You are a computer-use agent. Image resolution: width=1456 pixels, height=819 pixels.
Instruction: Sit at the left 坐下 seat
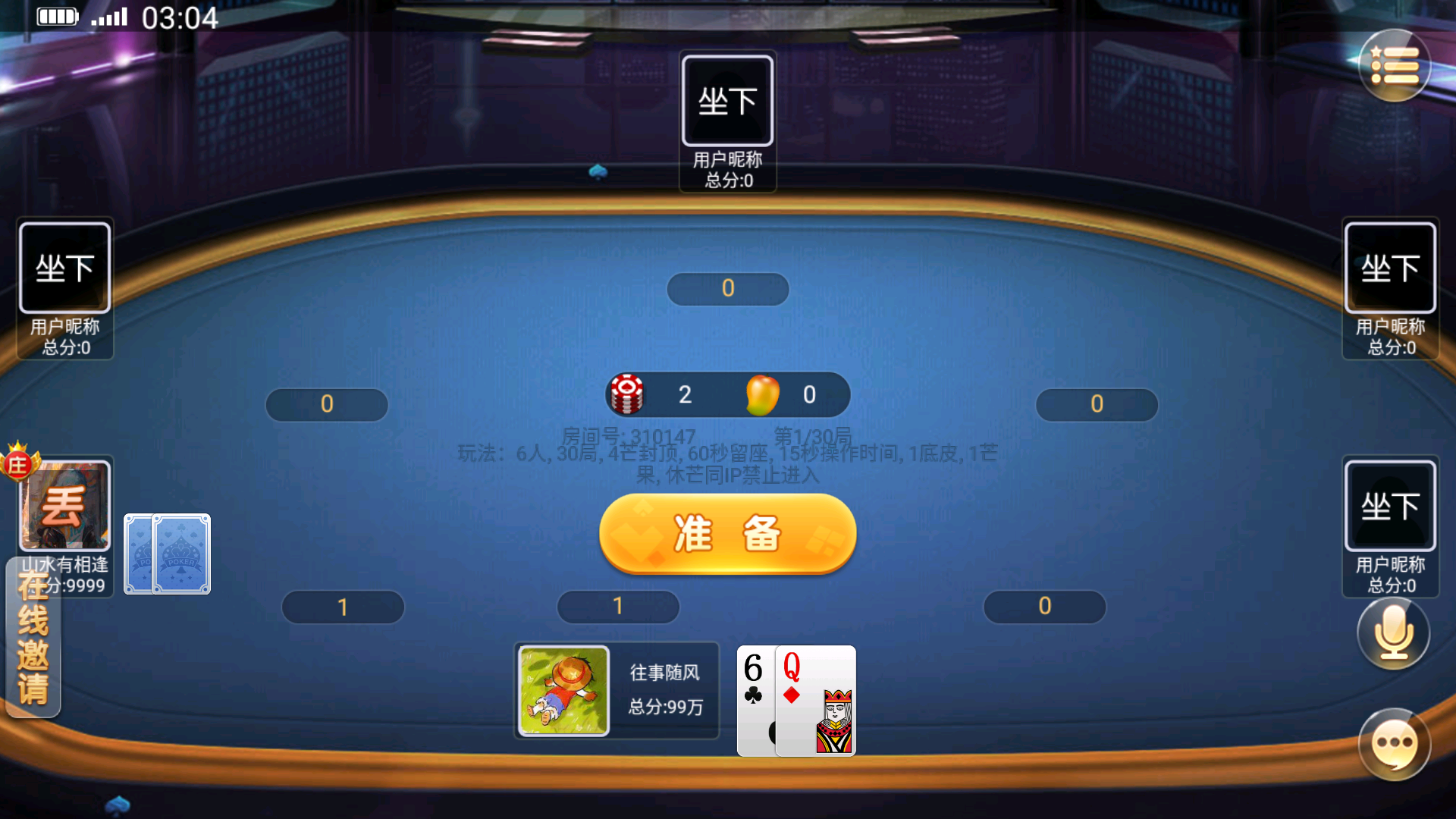(x=64, y=267)
